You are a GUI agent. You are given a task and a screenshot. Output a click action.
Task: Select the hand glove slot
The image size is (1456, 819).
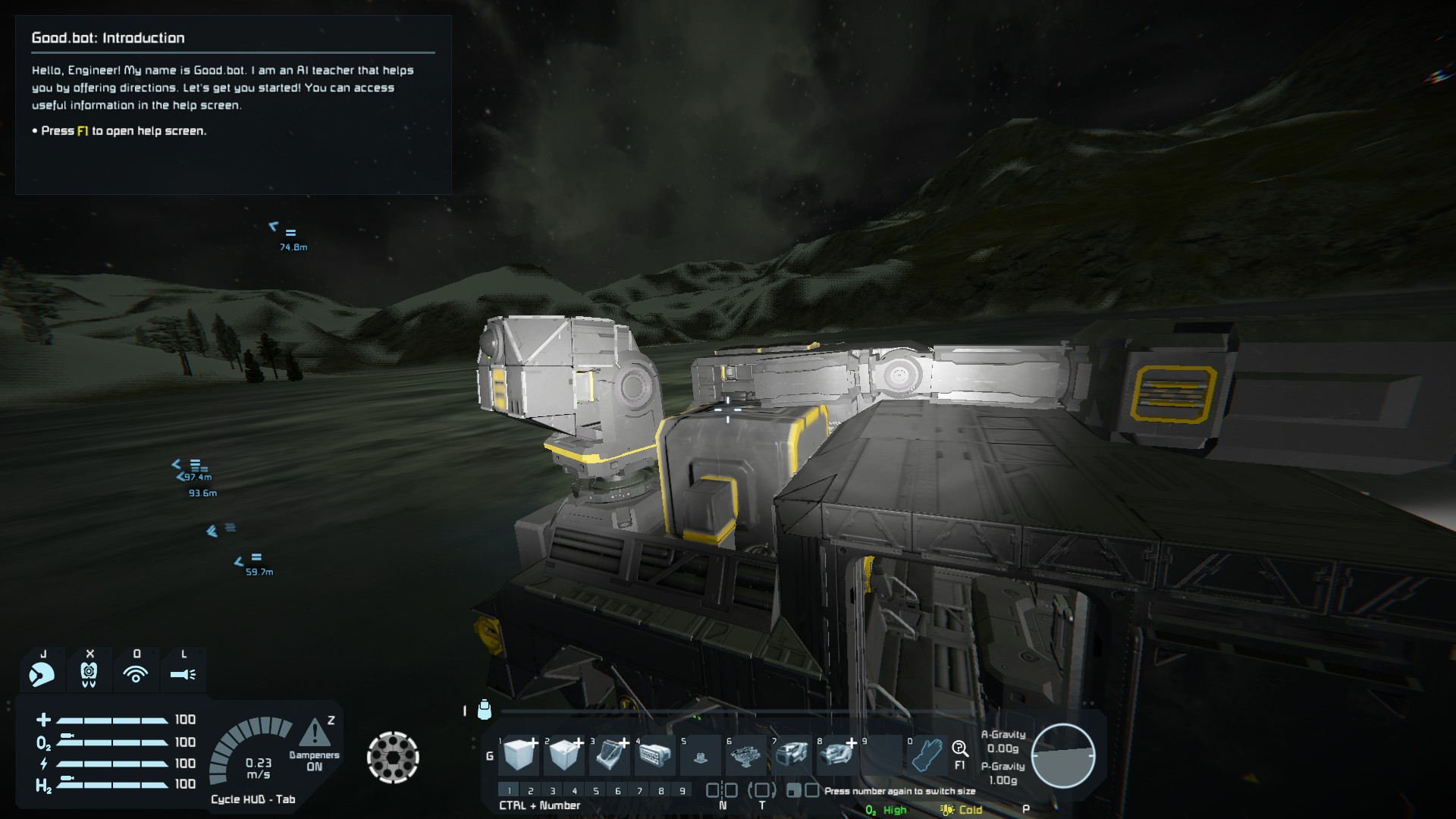[927, 755]
